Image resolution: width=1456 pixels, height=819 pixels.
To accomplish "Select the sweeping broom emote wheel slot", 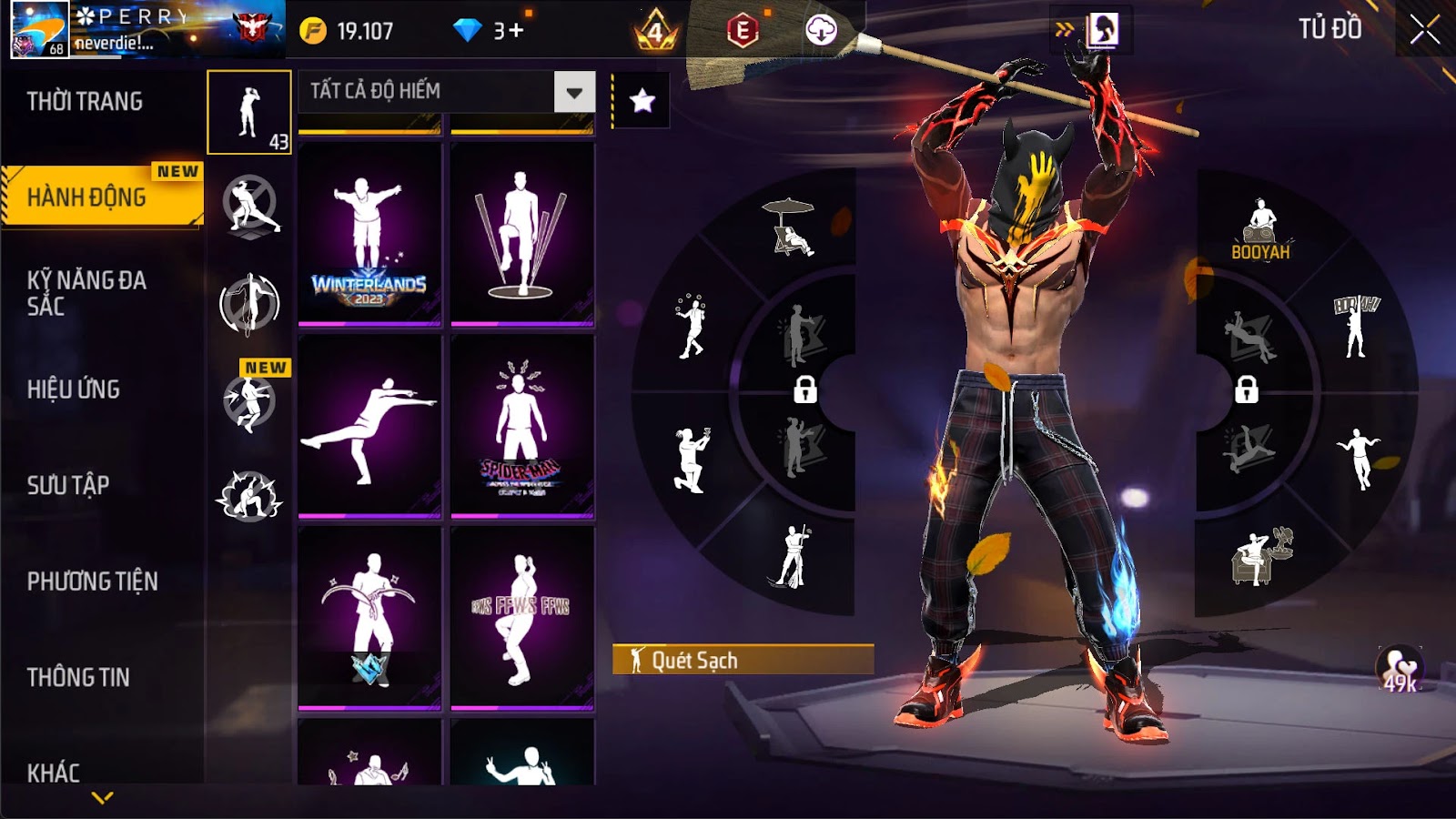I will point(790,557).
